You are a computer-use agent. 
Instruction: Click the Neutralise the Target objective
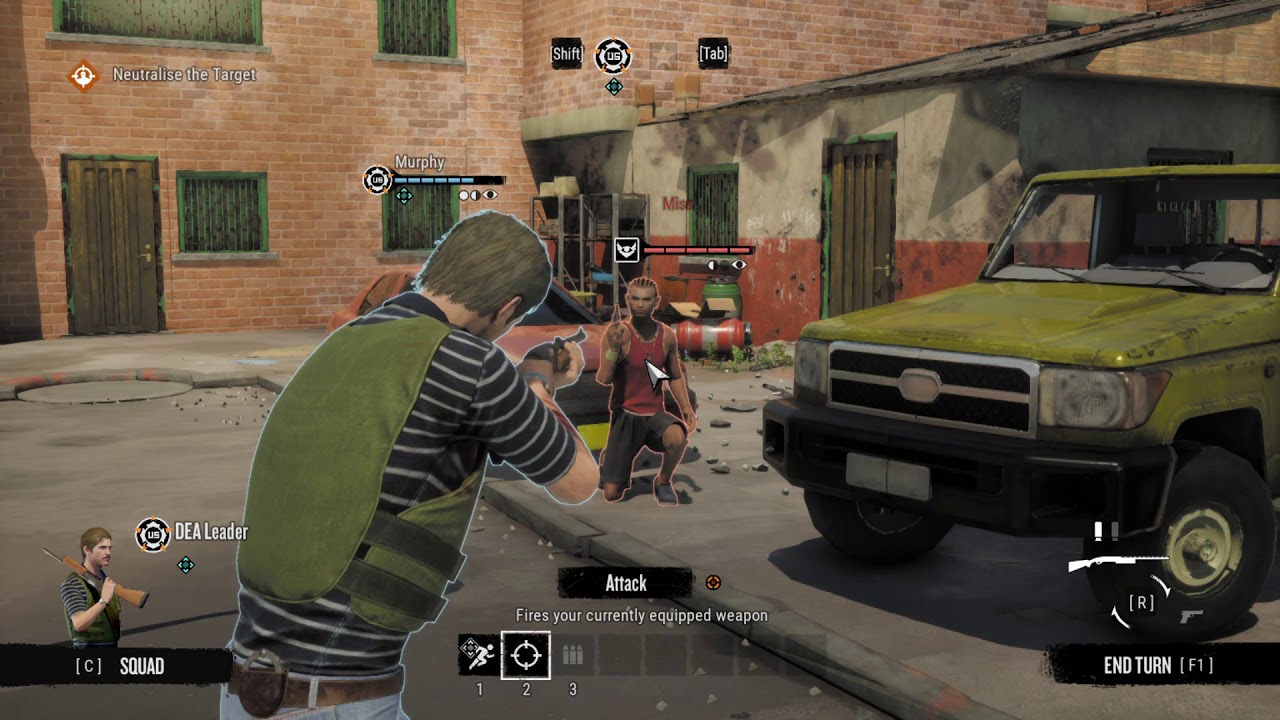click(184, 75)
